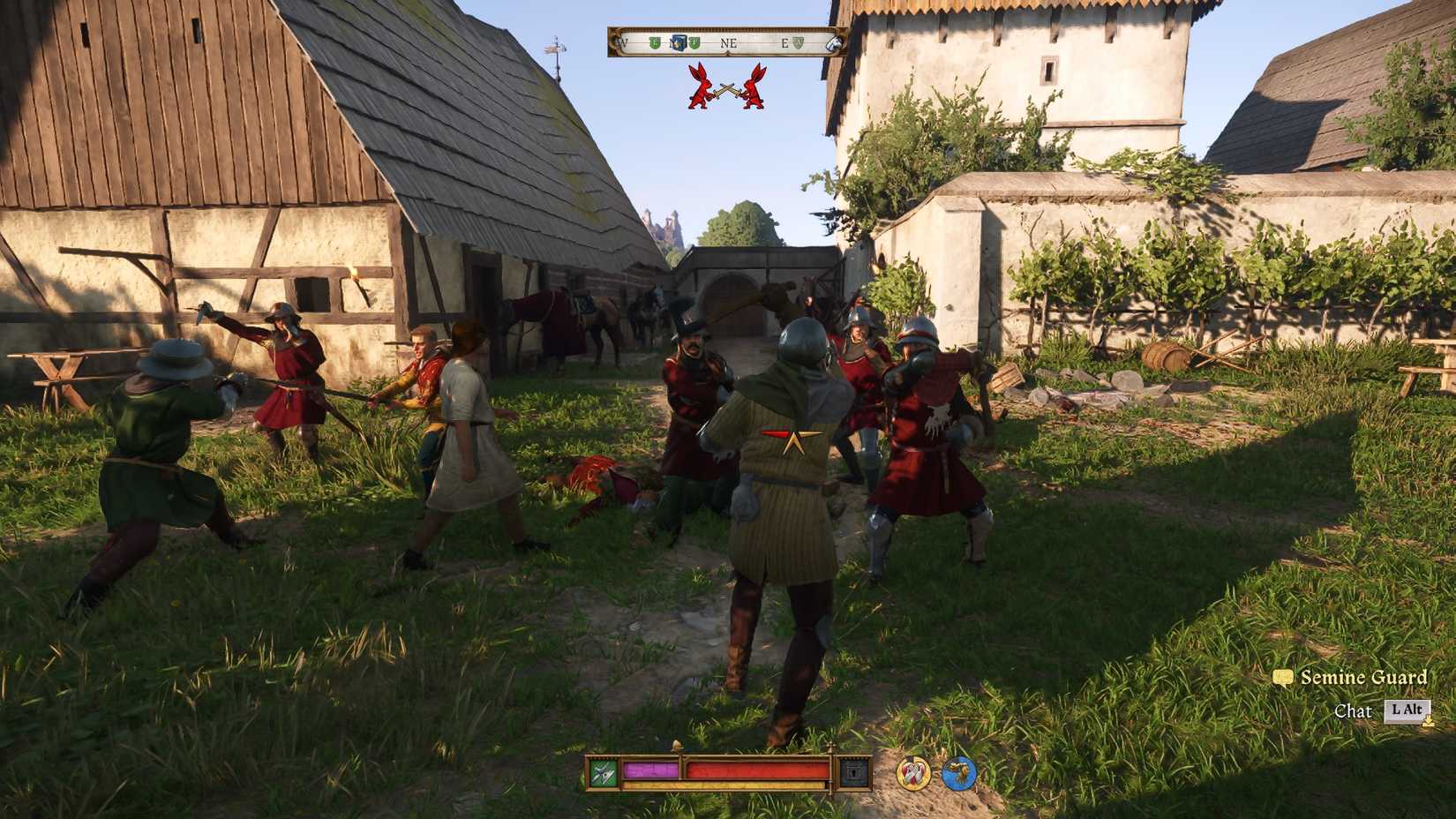Image resolution: width=1456 pixels, height=819 pixels.
Task: Select the green weapon icon left of the stamina bar
Action: 601,770
